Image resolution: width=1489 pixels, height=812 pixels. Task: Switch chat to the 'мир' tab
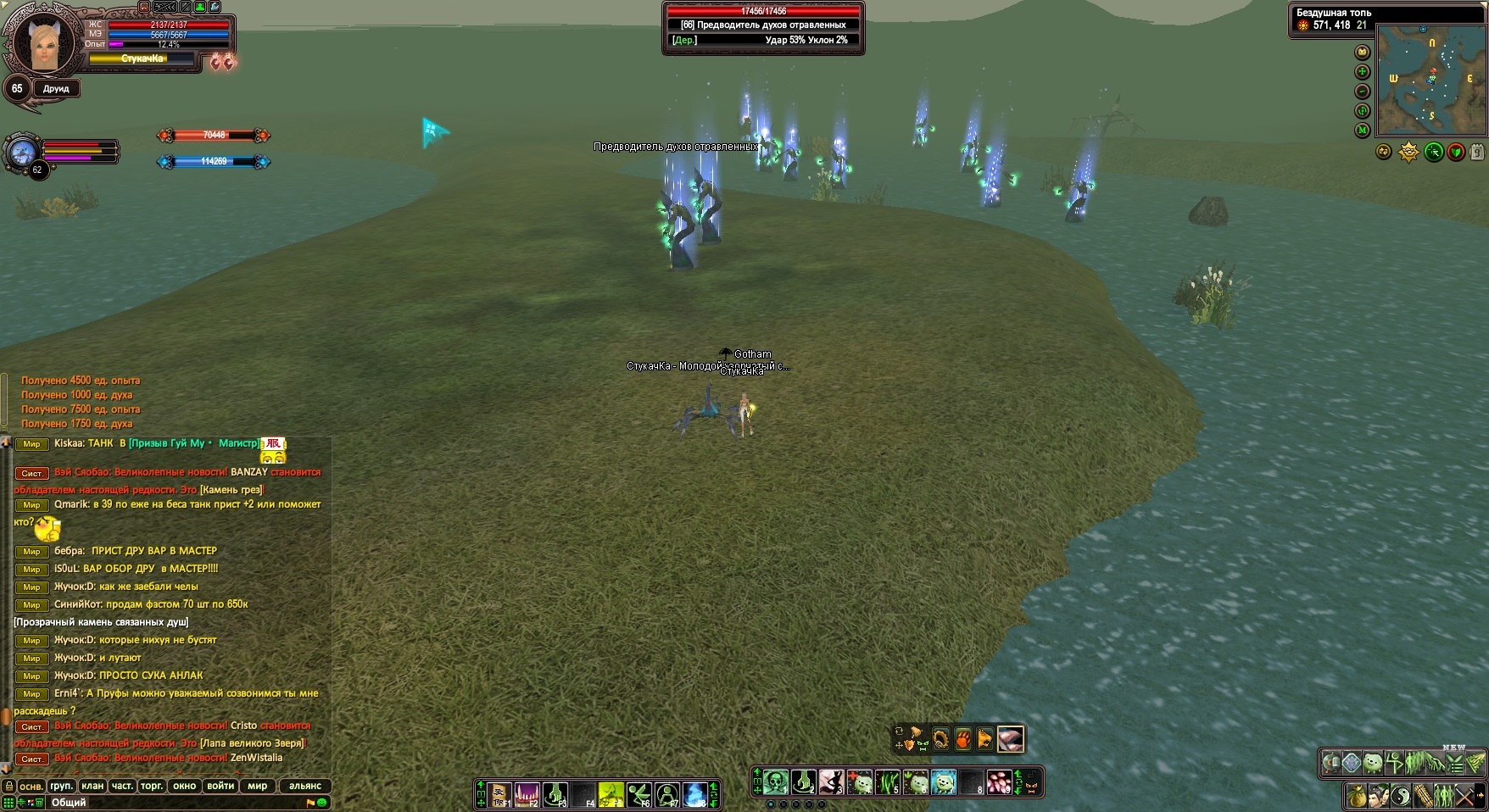(257, 786)
